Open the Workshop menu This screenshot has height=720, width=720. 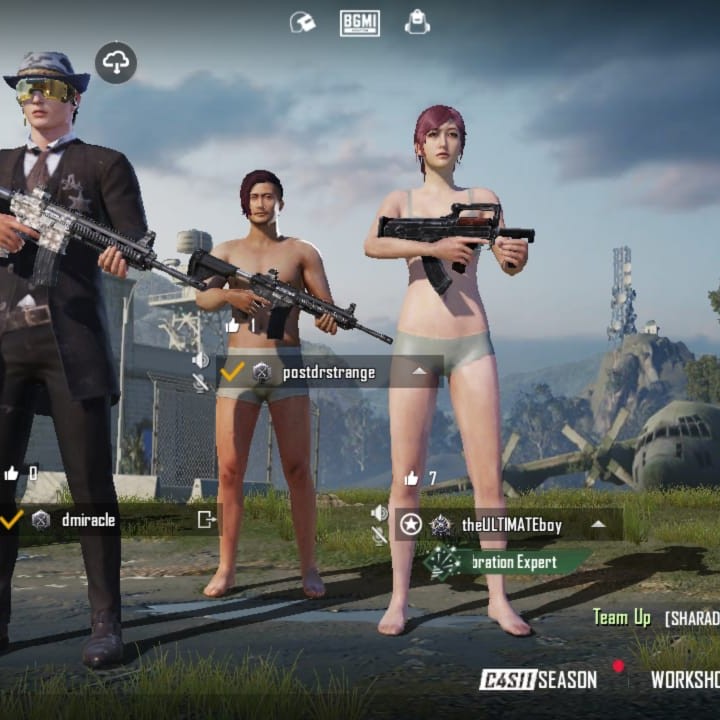pyautogui.click(x=684, y=680)
